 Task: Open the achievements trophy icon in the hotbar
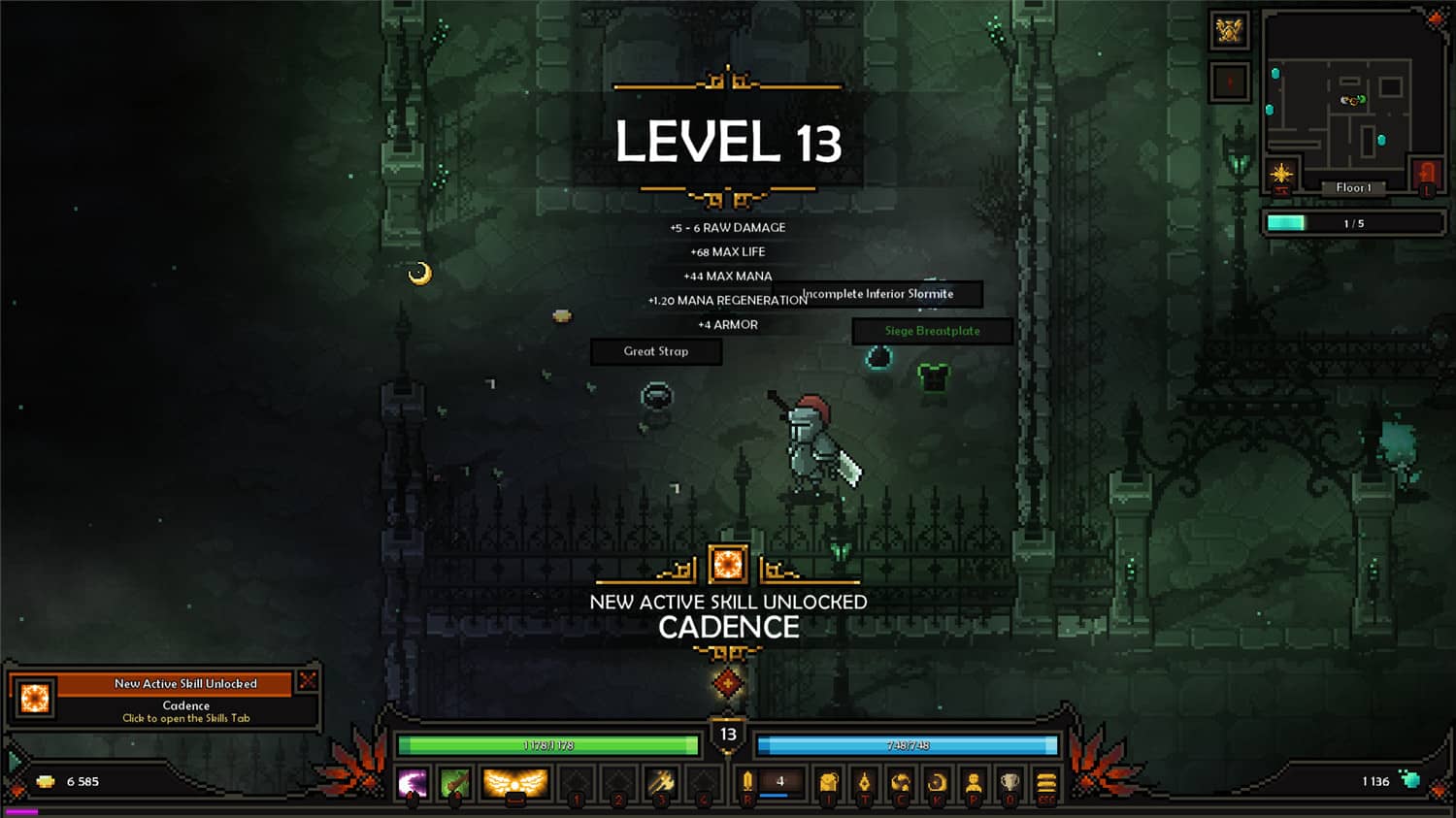point(1009,782)
